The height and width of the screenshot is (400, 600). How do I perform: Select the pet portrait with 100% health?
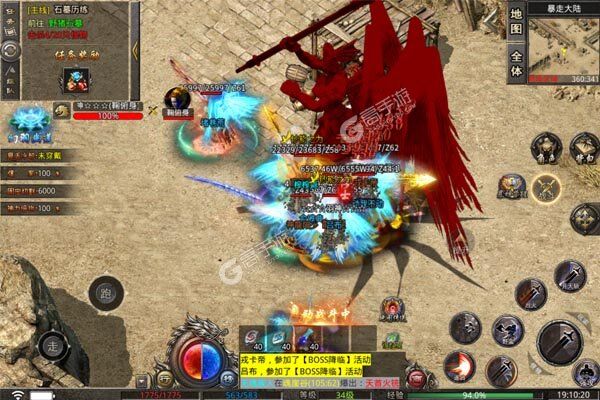pos(62,111)
